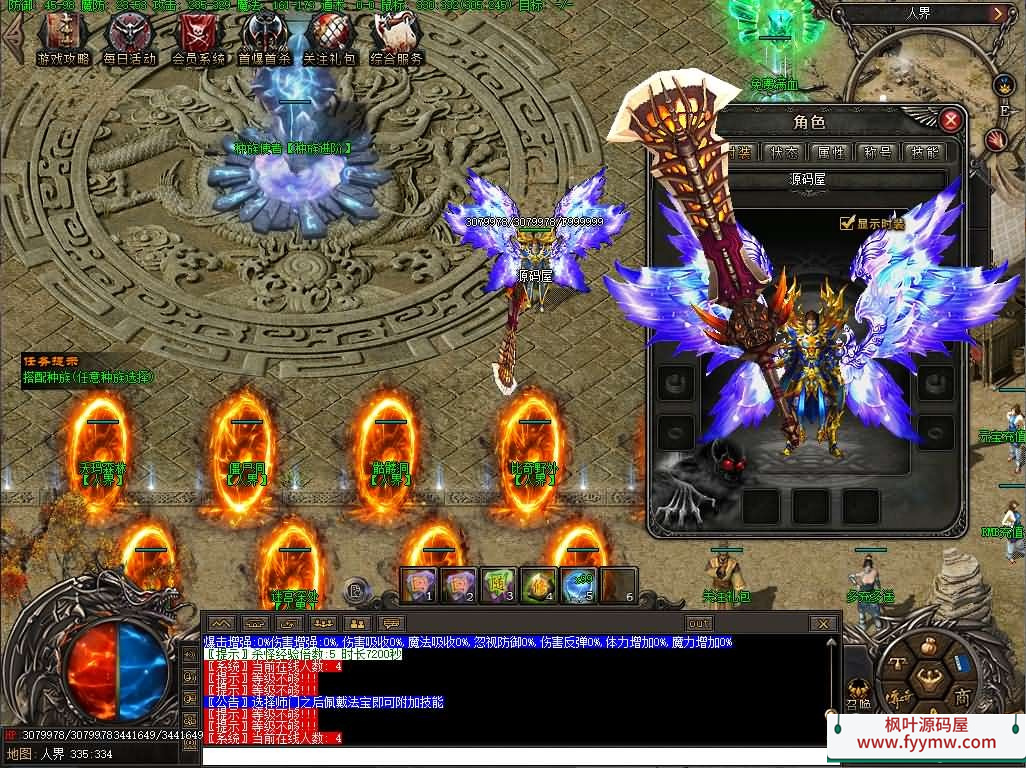Open the 游戏攻略 game guide icon
This screenshot has height=768, width=1026.
[62, 36]
